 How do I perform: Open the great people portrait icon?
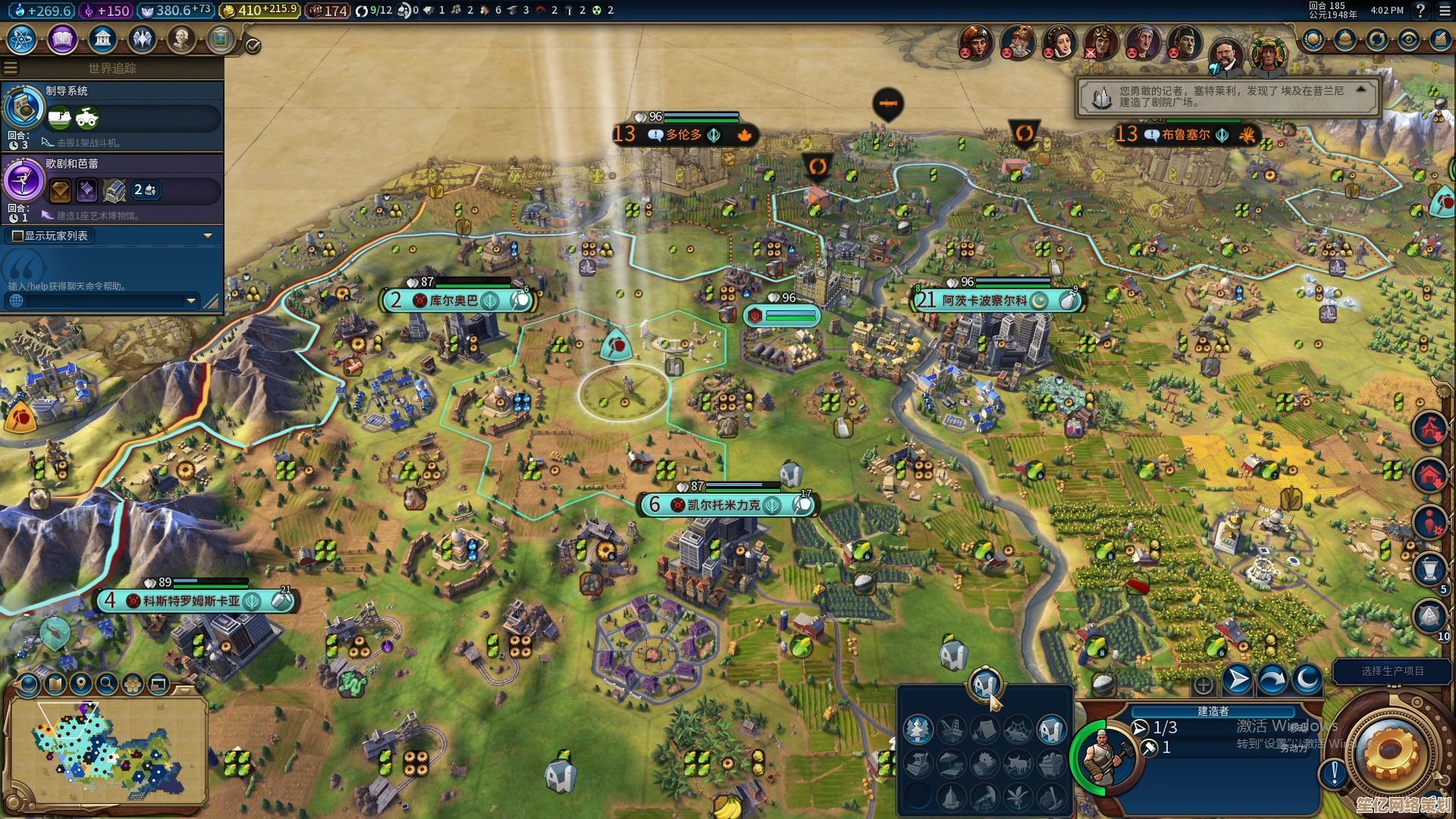181,39
